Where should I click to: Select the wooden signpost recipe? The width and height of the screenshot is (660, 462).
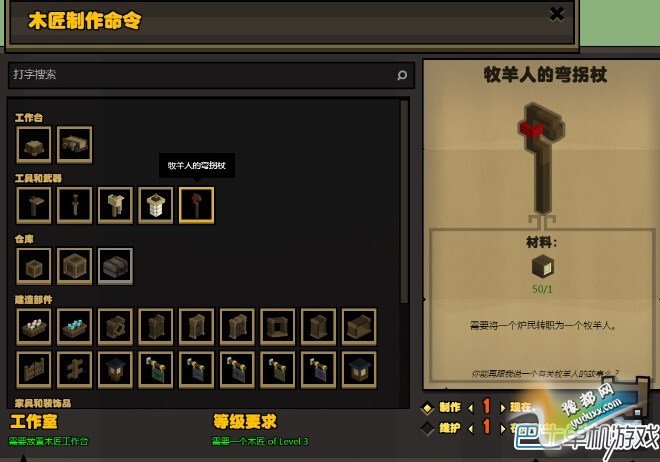click(75, 368)
